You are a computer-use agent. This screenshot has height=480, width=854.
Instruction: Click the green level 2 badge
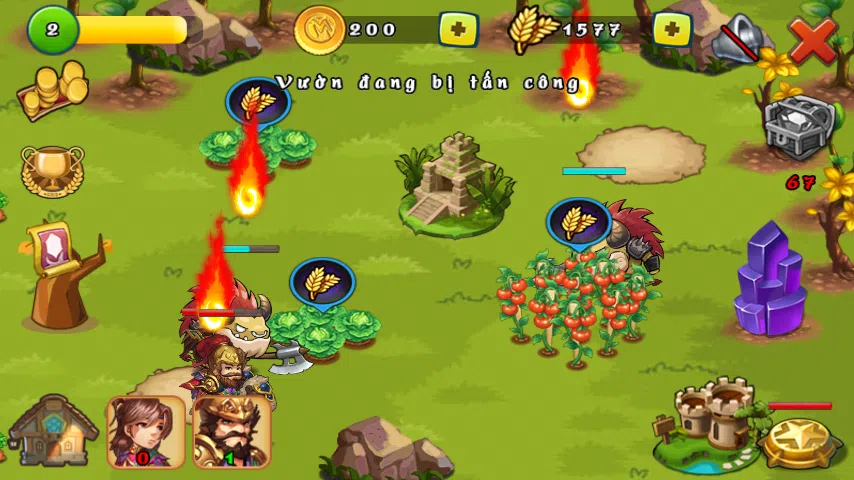[52, 30]
